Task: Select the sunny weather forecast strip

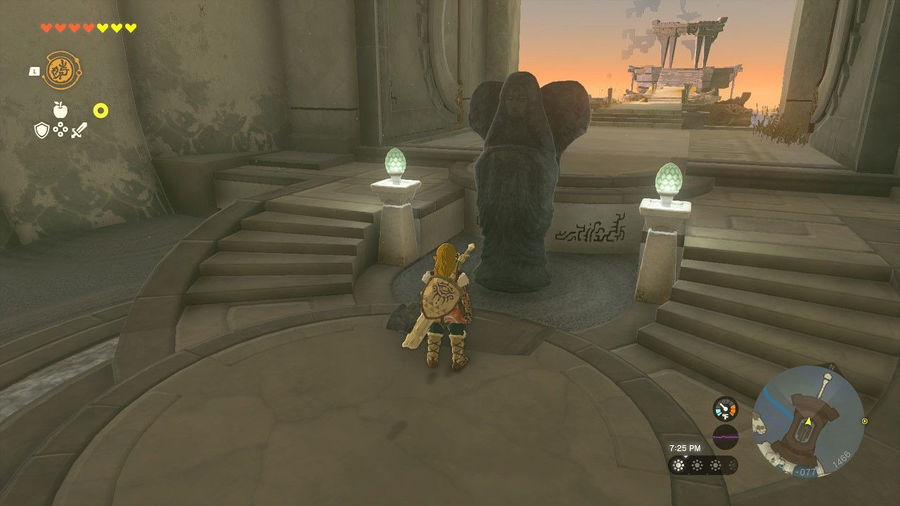Action: 704,465
